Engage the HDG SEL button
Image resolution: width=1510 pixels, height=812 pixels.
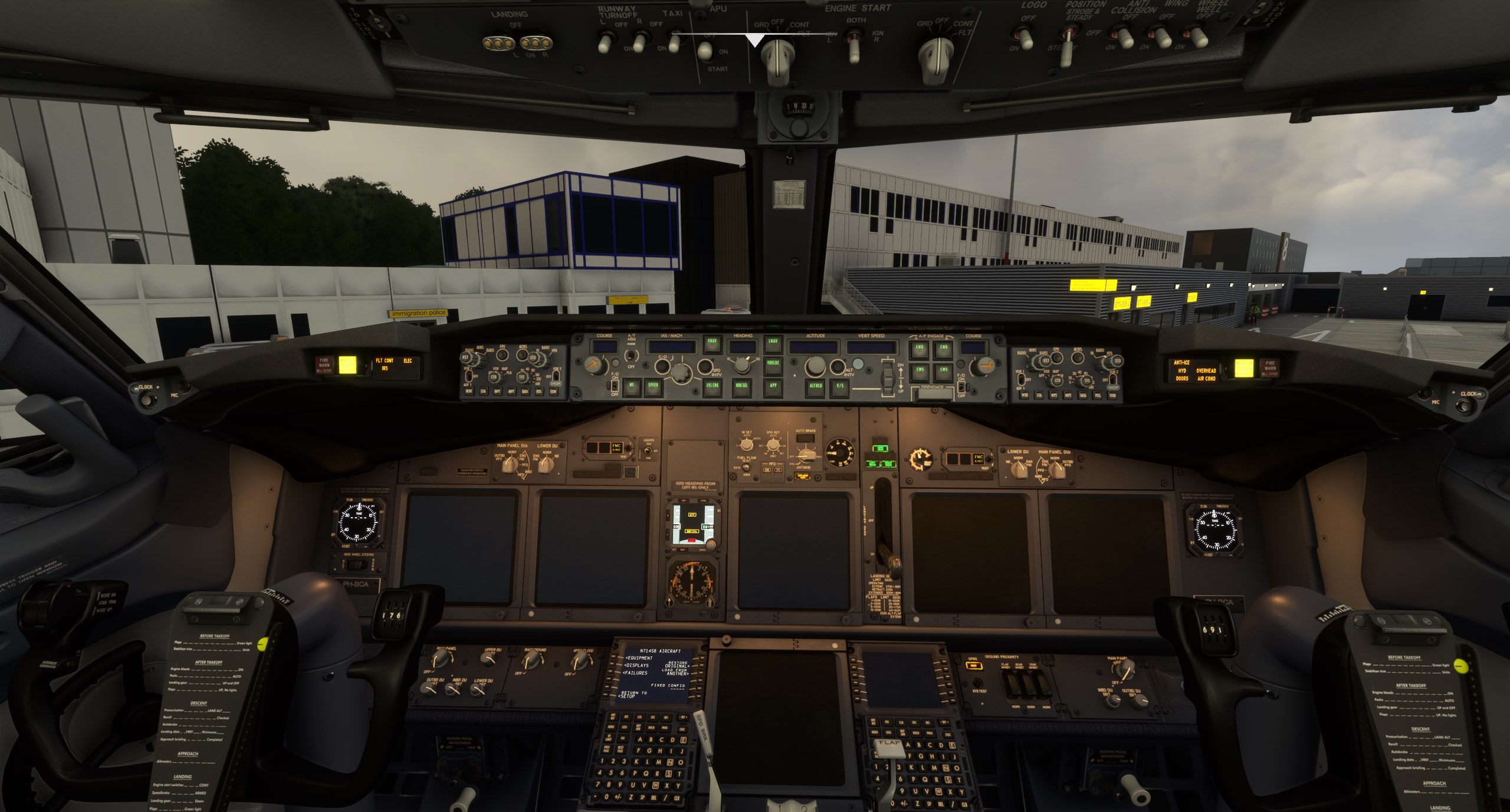click(740, 386)
